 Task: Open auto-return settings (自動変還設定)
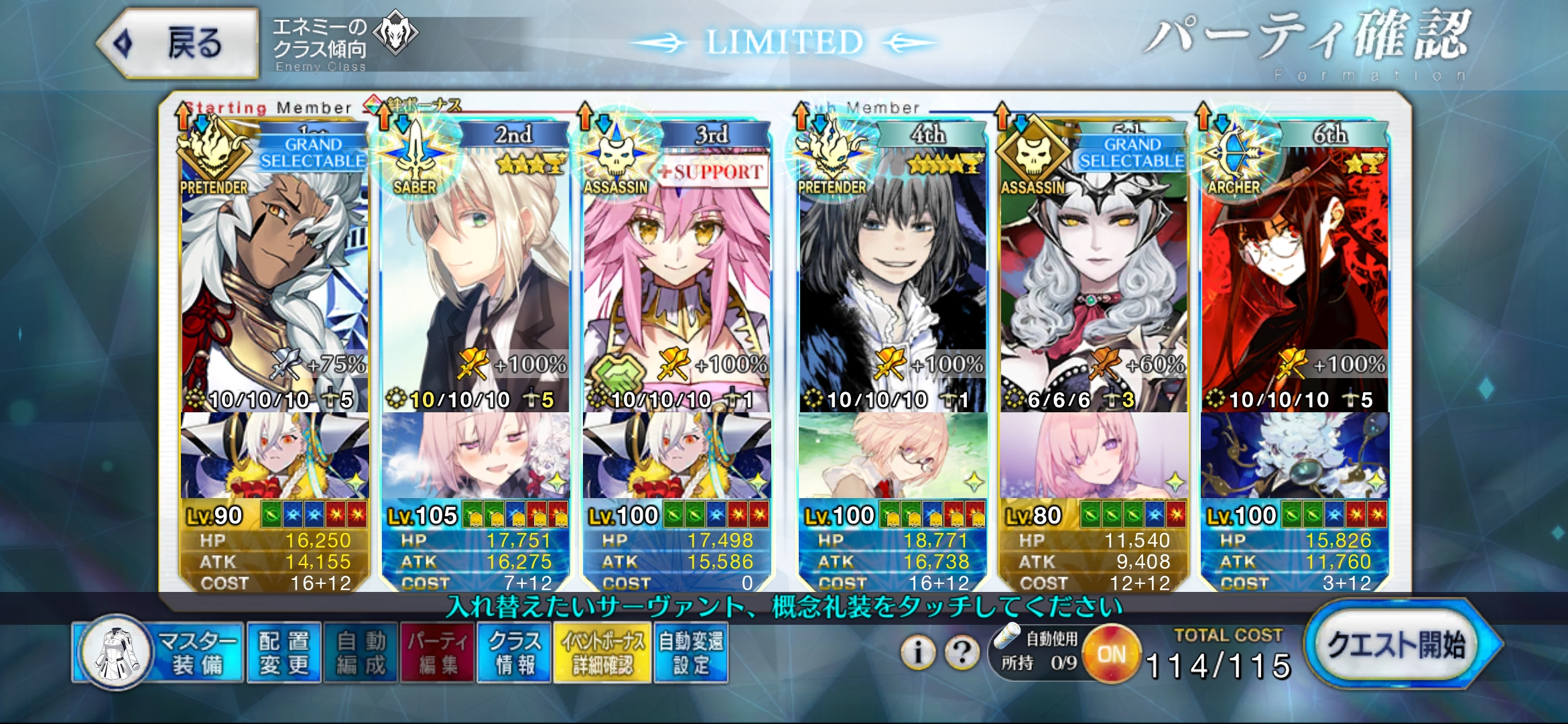pyautogui.click(x=691, y=652)
